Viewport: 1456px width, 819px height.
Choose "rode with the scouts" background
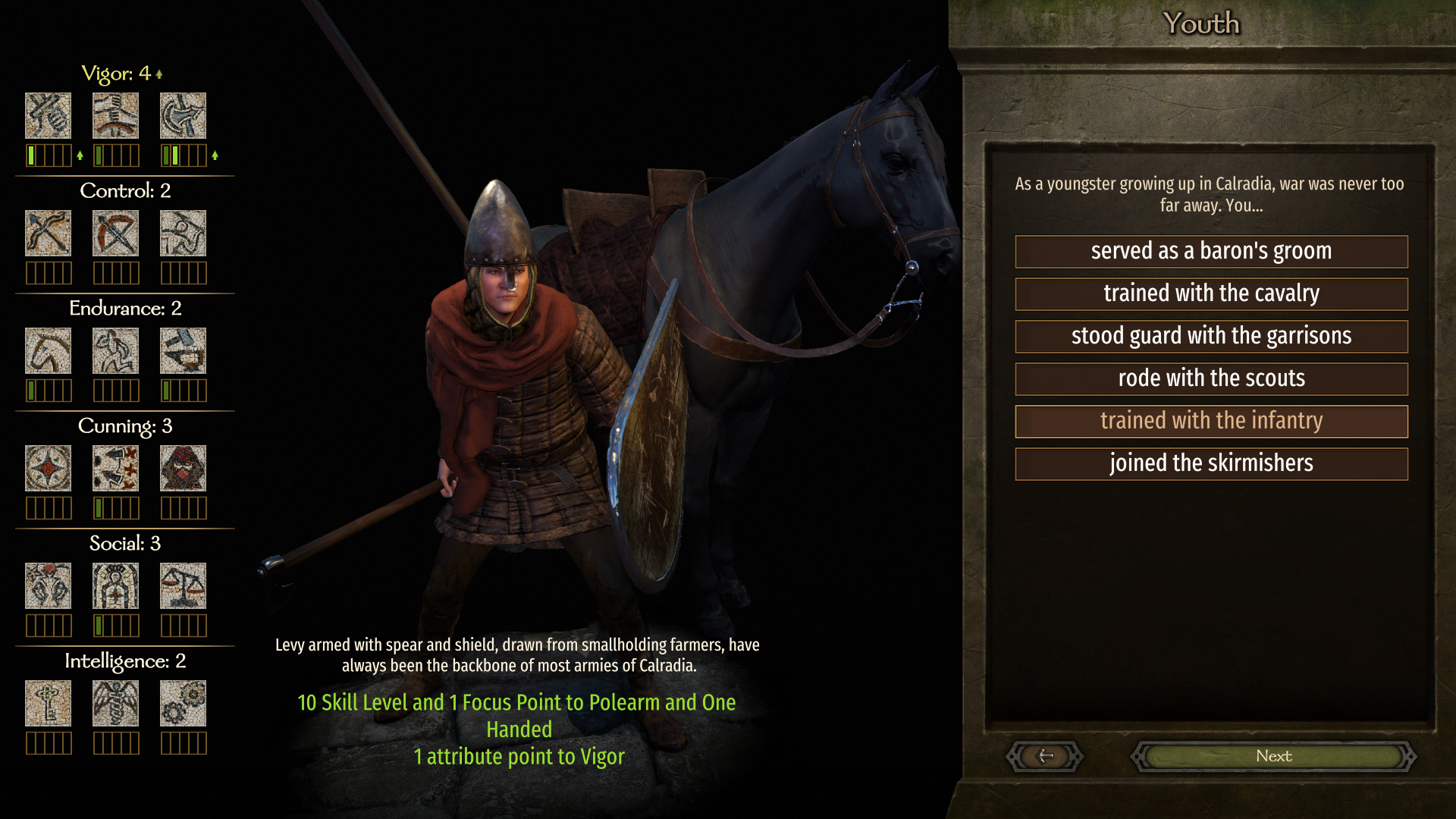(x=1211, y=378)
